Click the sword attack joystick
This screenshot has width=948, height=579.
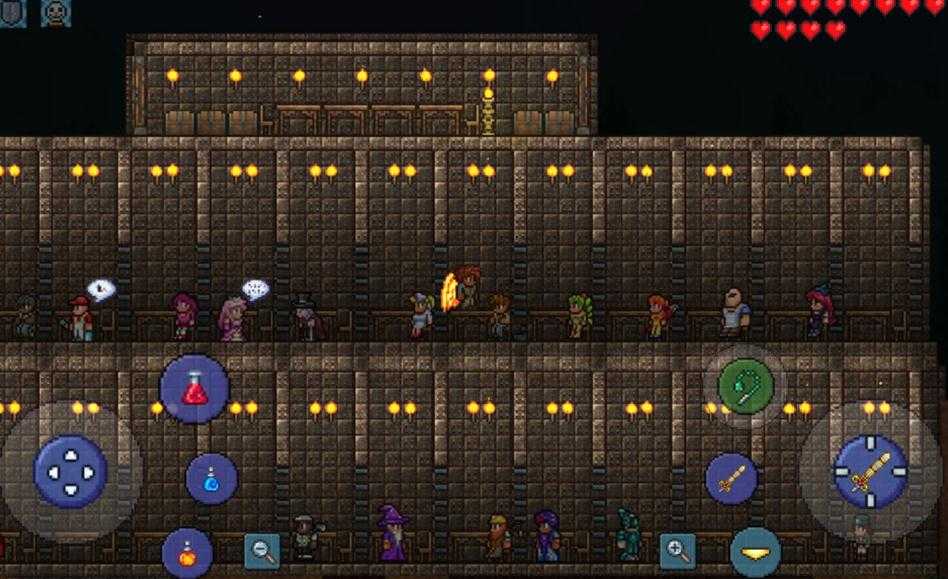pos(870,471)
